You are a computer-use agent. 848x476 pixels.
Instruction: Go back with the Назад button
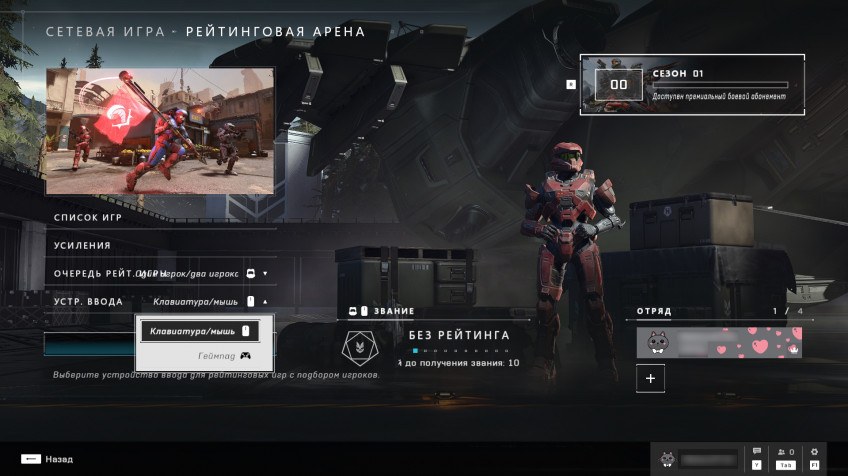(46, 459)
